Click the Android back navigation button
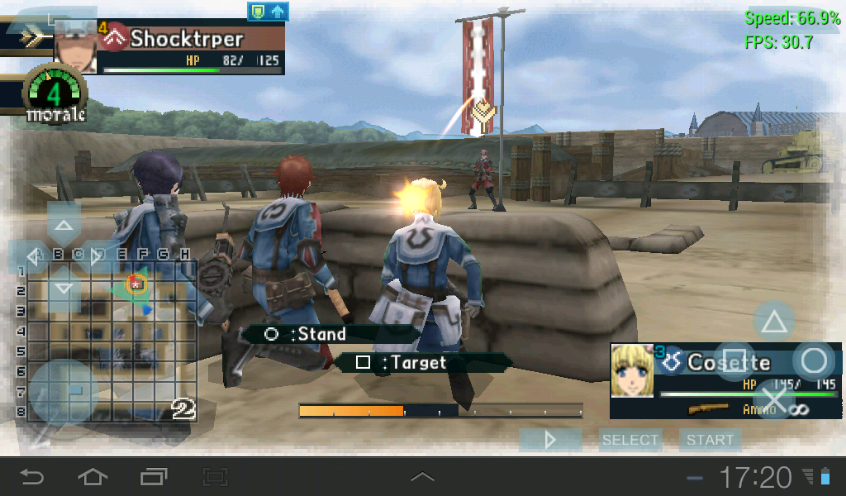This screenshot has width=846, height=496. (33, 477)
